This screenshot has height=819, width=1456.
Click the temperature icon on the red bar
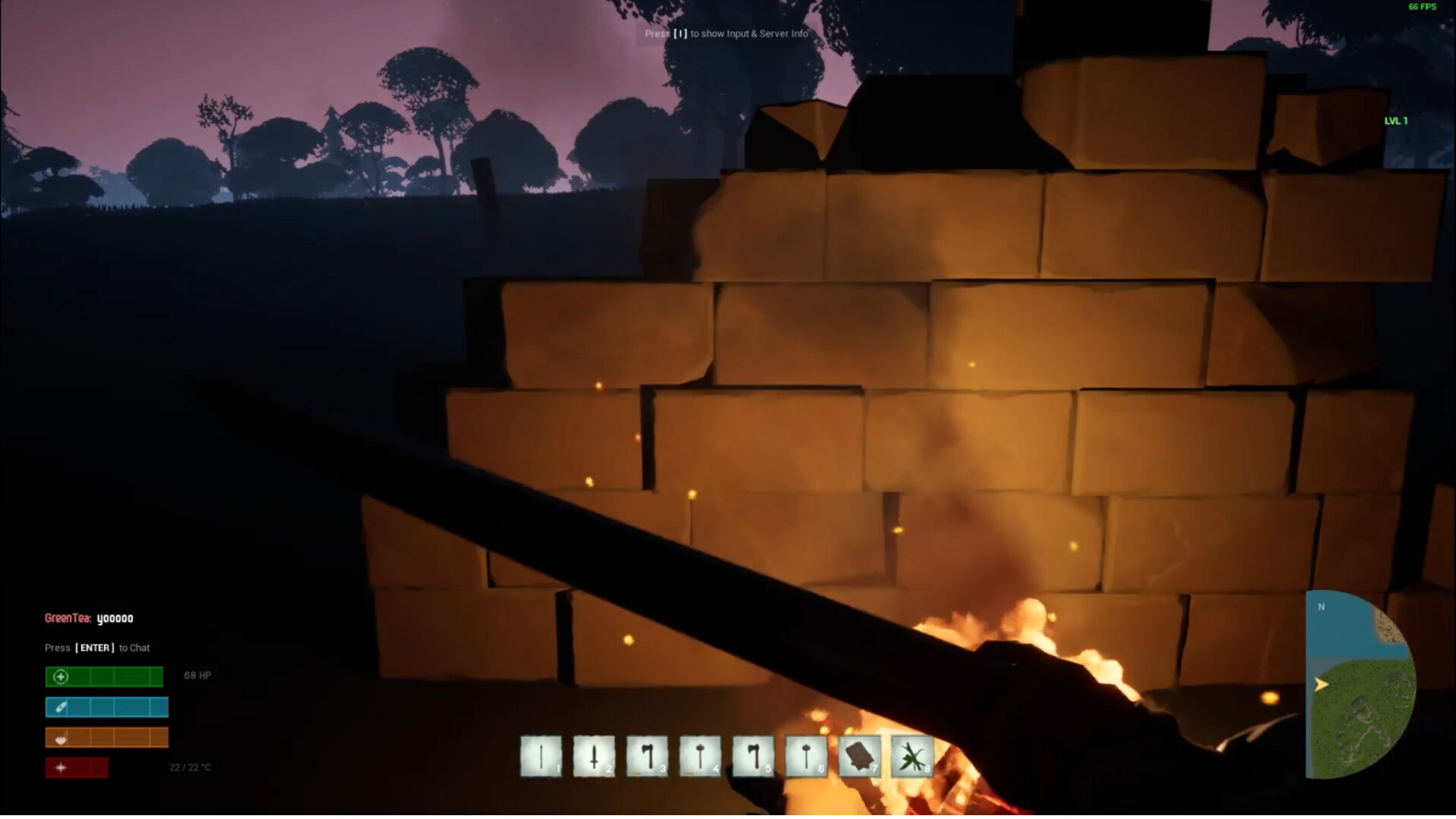tap(61, 767)
